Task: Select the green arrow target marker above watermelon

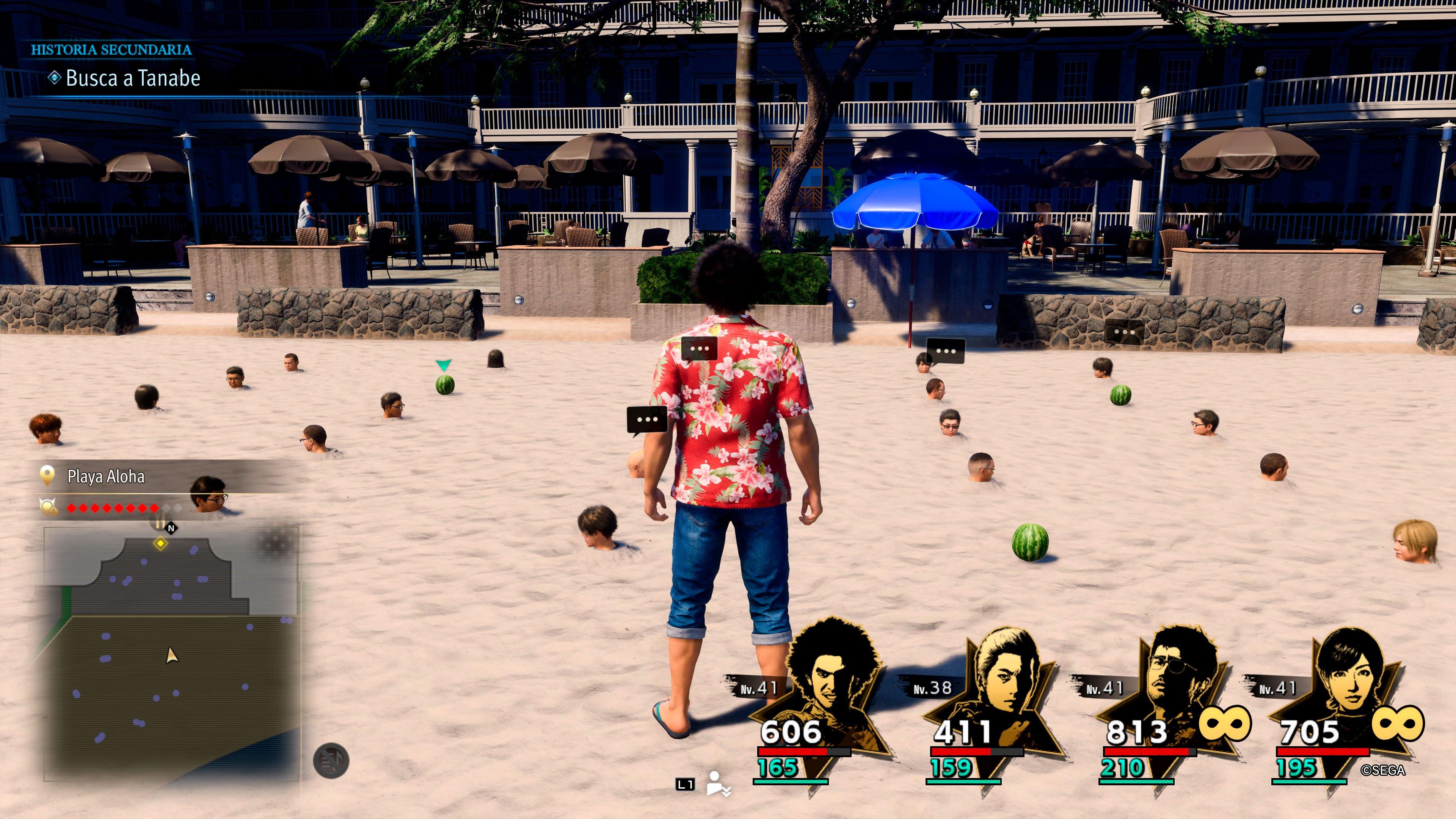Action: (444, 365)
